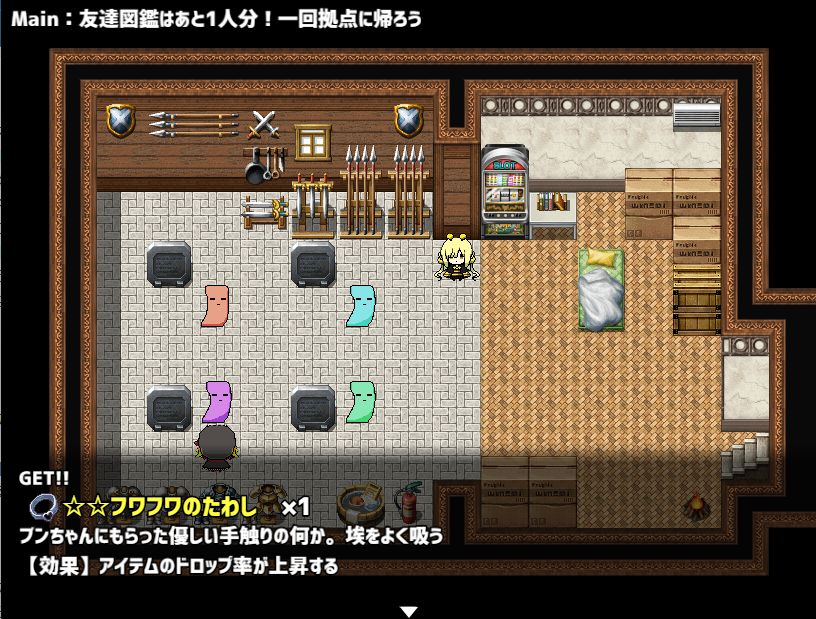
Task: Click the Main quest objective tracker text
Action: coord(216,19)
